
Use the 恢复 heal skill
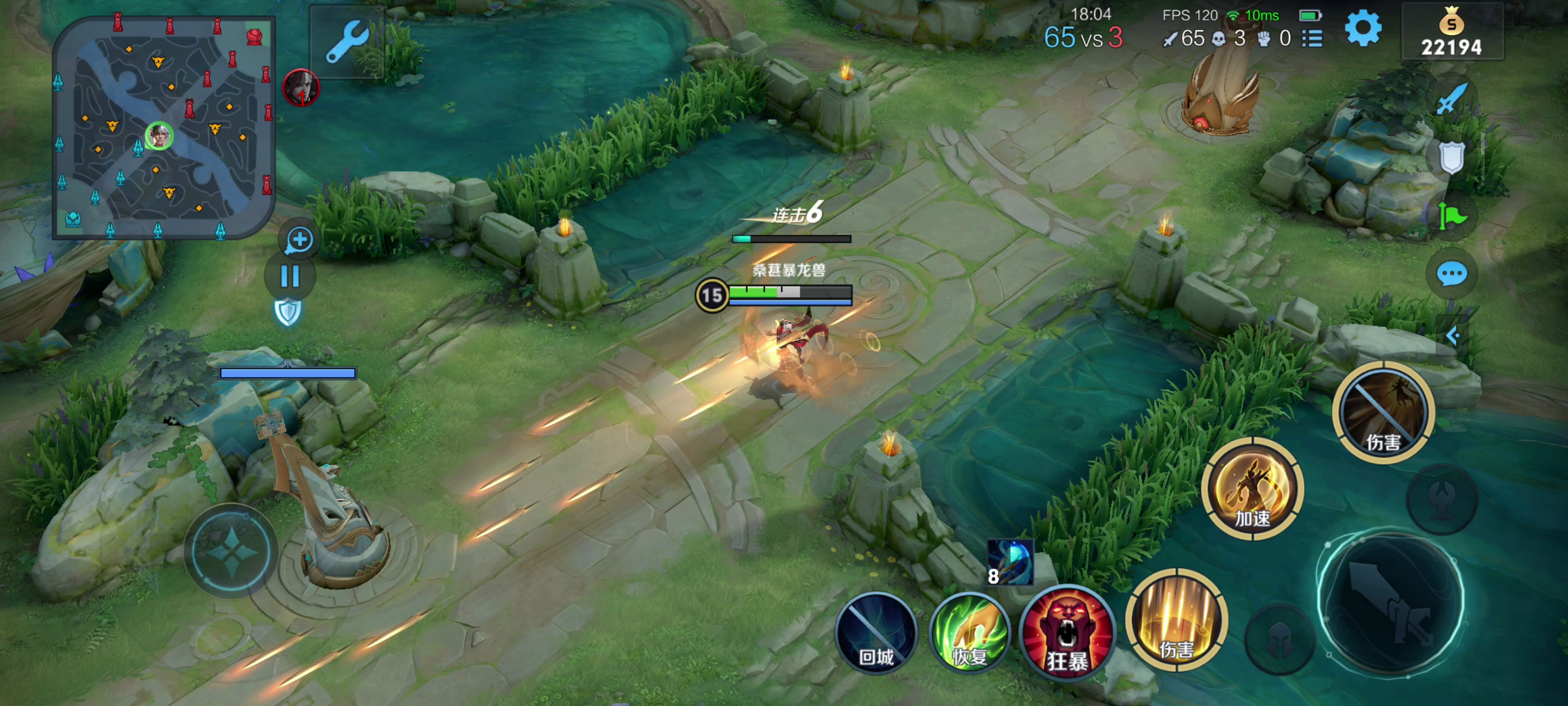970,634
